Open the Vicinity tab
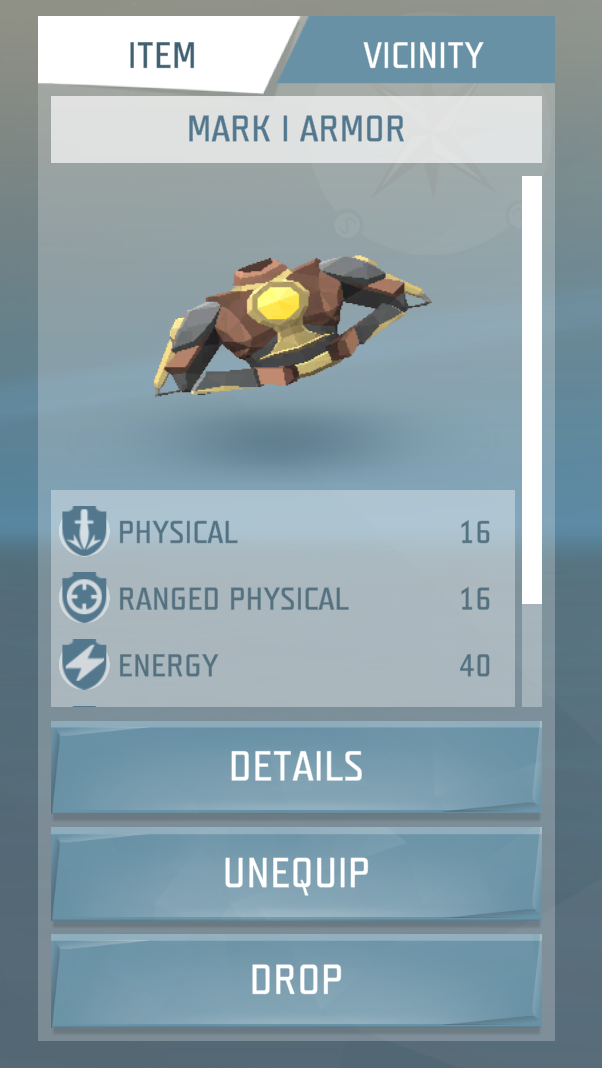 [422, 54]
